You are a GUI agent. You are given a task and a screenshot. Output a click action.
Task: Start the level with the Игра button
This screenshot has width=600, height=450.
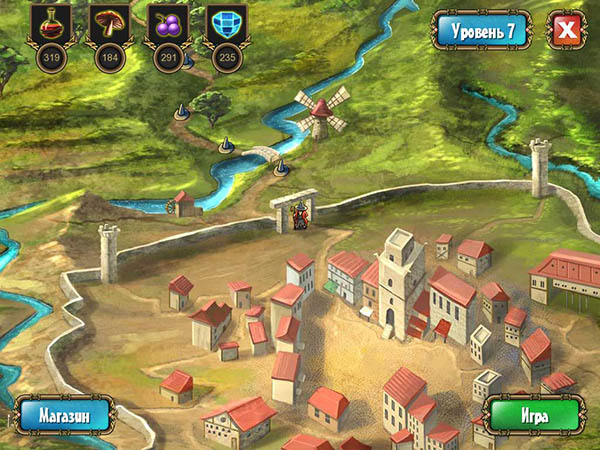(x=532, y=413)
